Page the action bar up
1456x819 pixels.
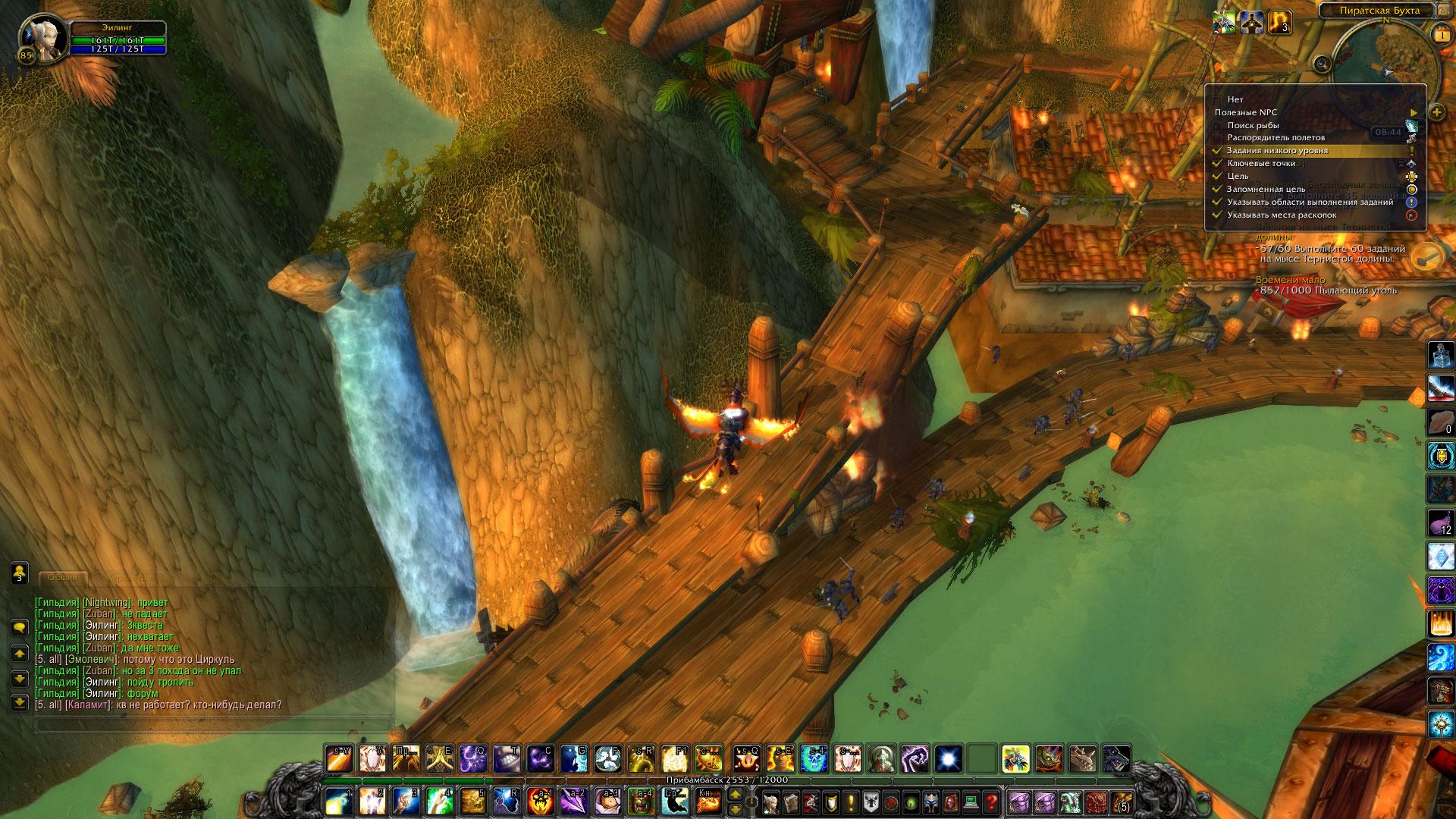click(735, 795)
